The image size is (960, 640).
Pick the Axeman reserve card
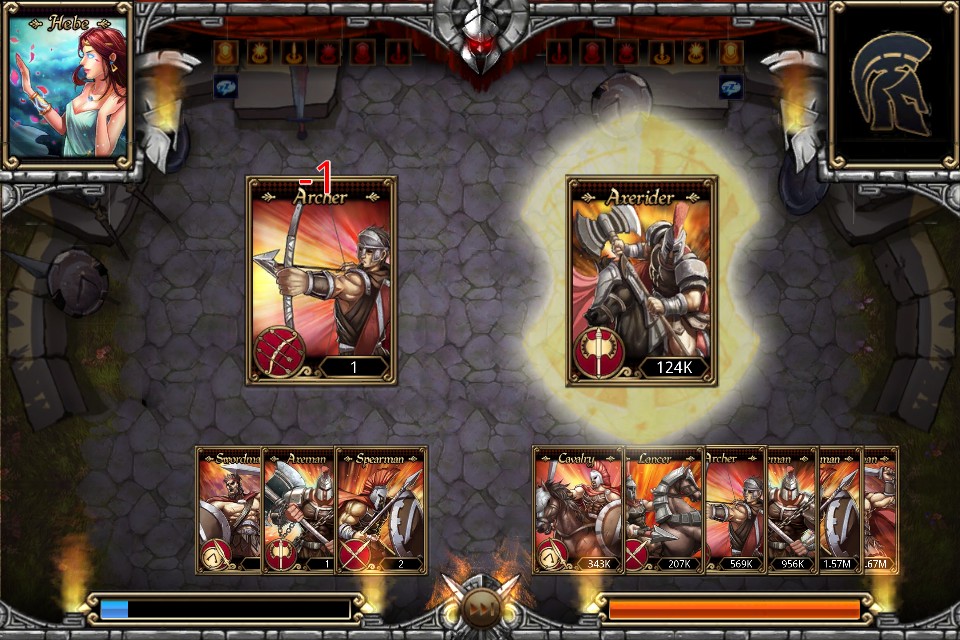tap(298, 510)
